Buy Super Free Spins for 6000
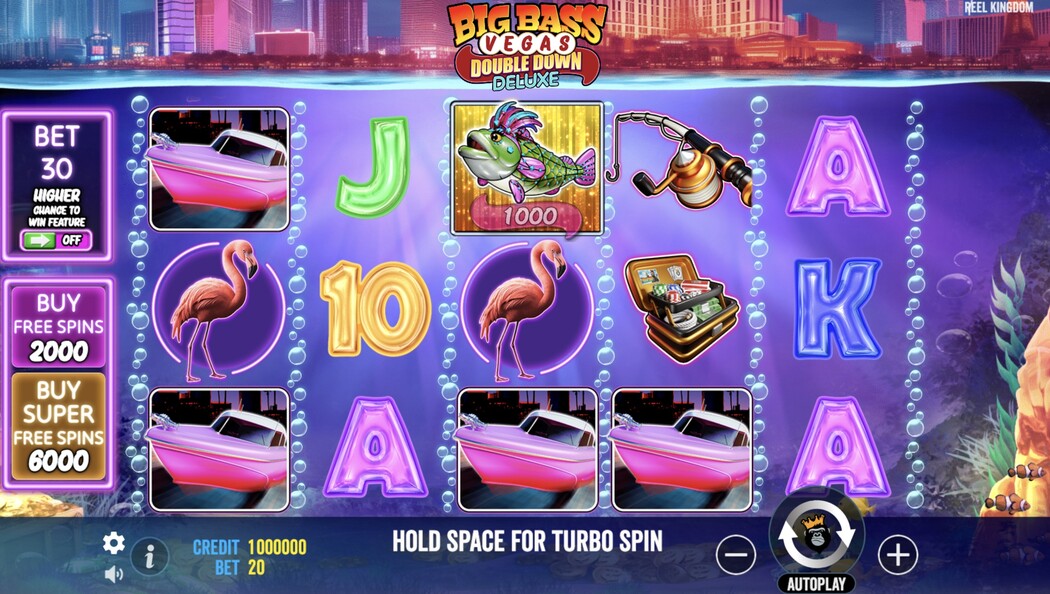The height and width of the screenshot is (594, 1050). click(x=58, y=426)
